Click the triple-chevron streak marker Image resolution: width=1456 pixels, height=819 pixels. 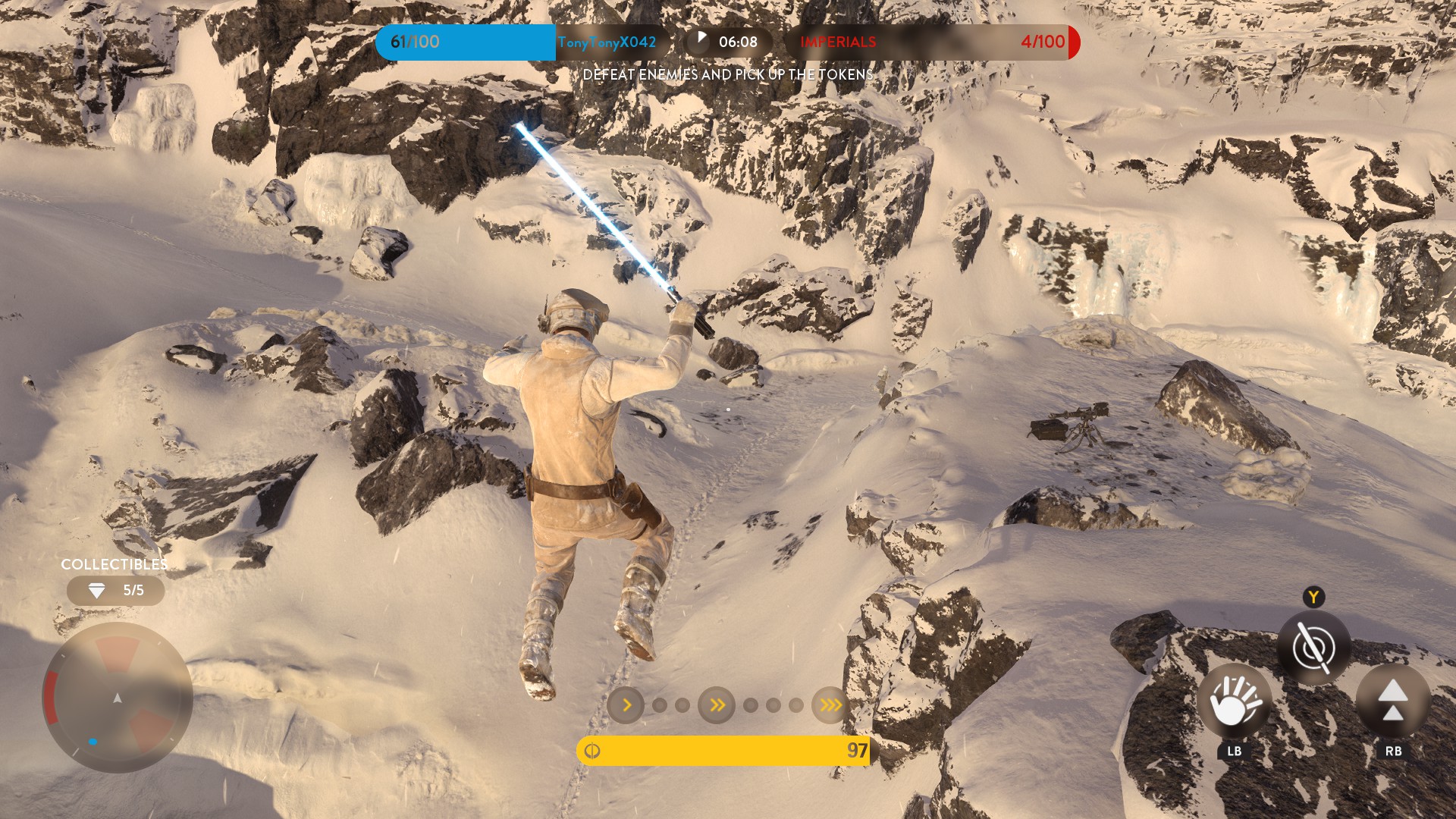(x=830, y=705)
